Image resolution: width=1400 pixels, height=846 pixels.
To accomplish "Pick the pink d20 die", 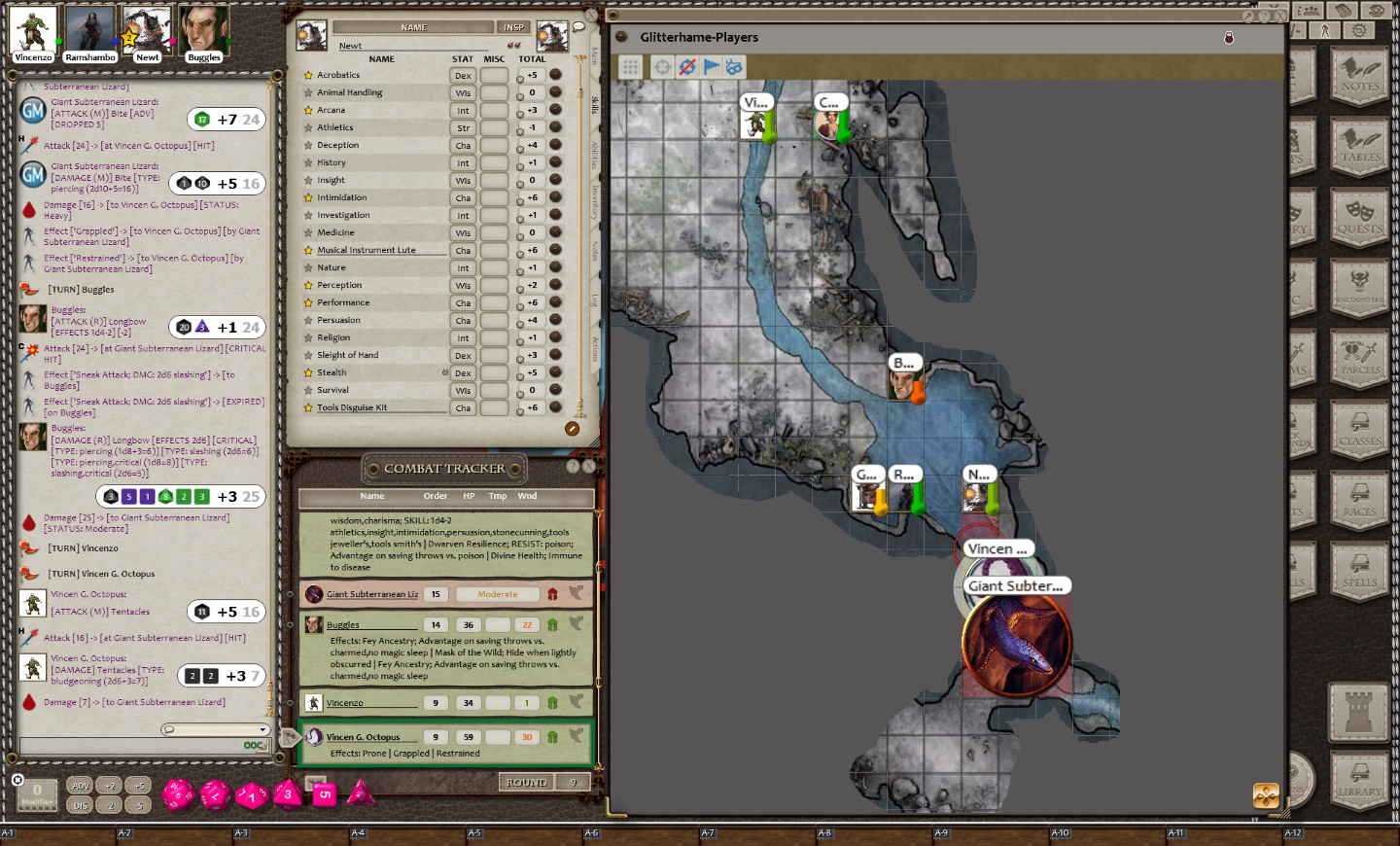I will coord(178,794).
